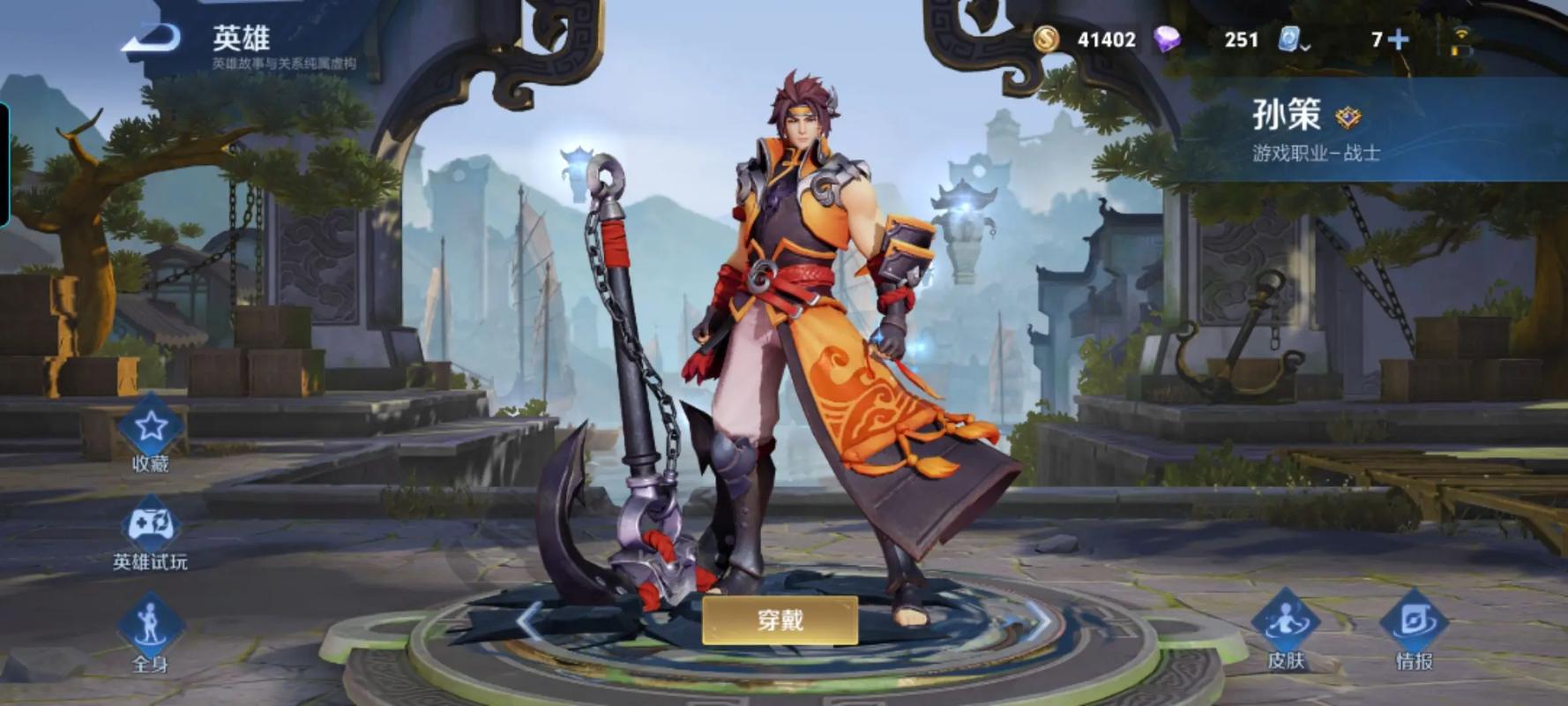Tap the plus to add more vouchers
Screen dimensions: 1568x706
(x=1398, y=39)
